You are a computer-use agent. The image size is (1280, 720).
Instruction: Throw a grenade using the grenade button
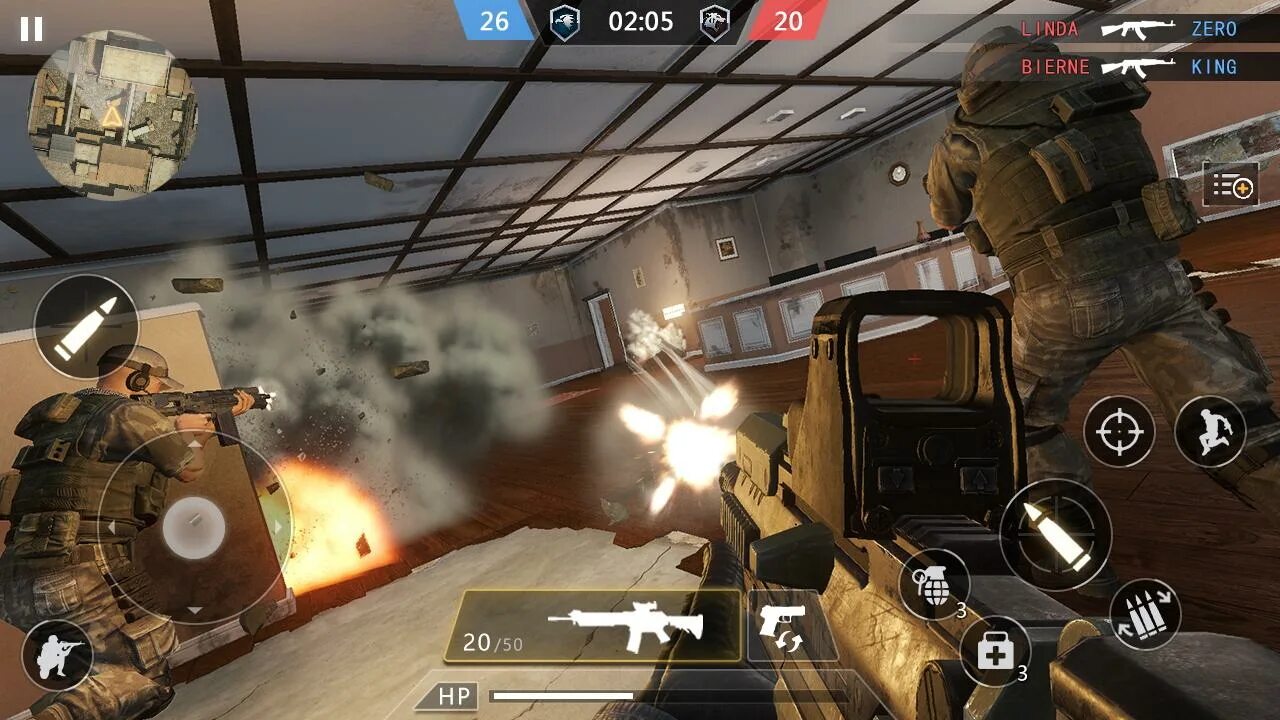tap(934, 584)
